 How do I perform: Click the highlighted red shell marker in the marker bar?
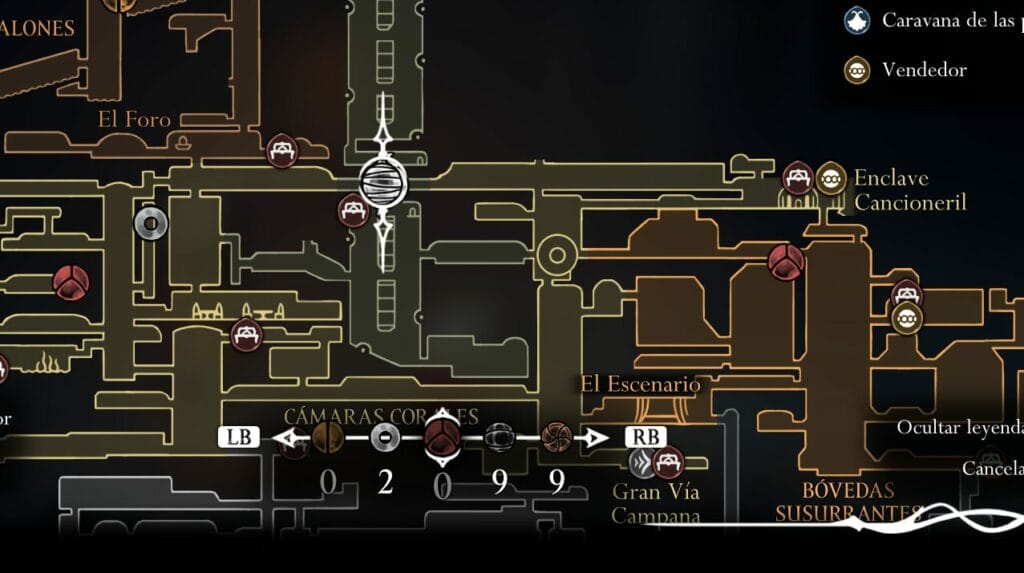442,436
